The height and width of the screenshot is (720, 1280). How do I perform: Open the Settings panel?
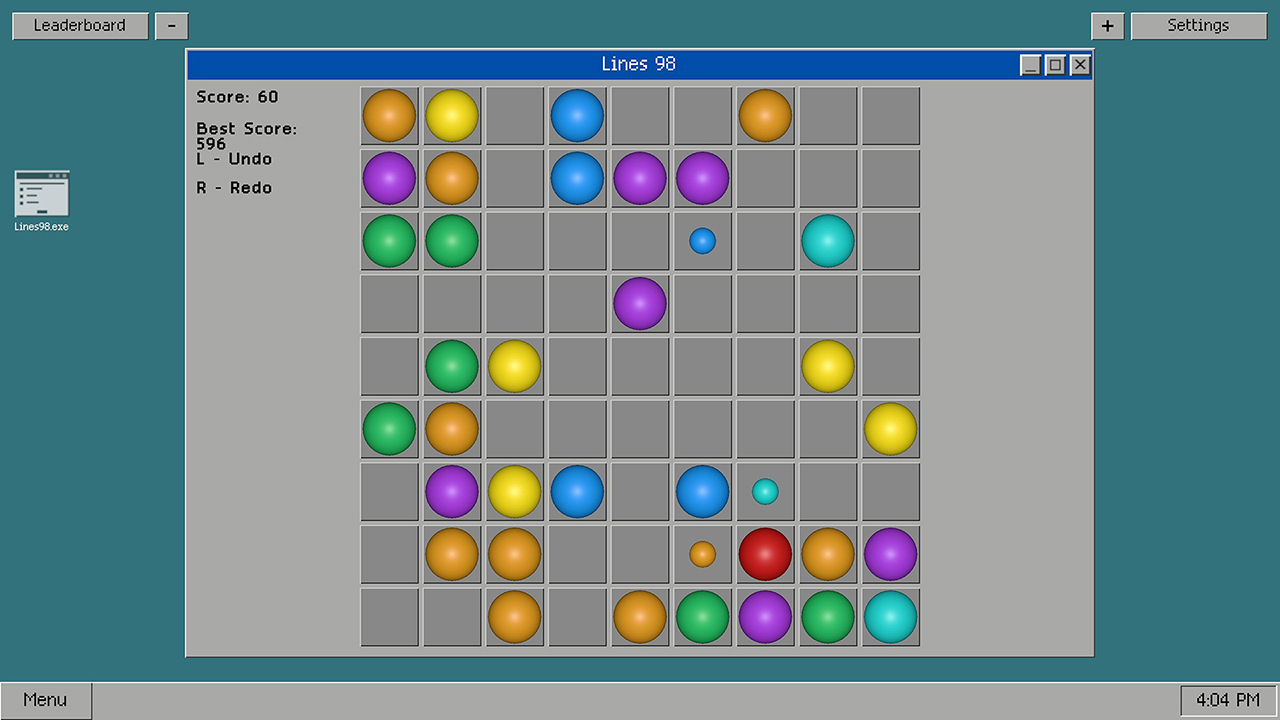tap(1198, 25)
